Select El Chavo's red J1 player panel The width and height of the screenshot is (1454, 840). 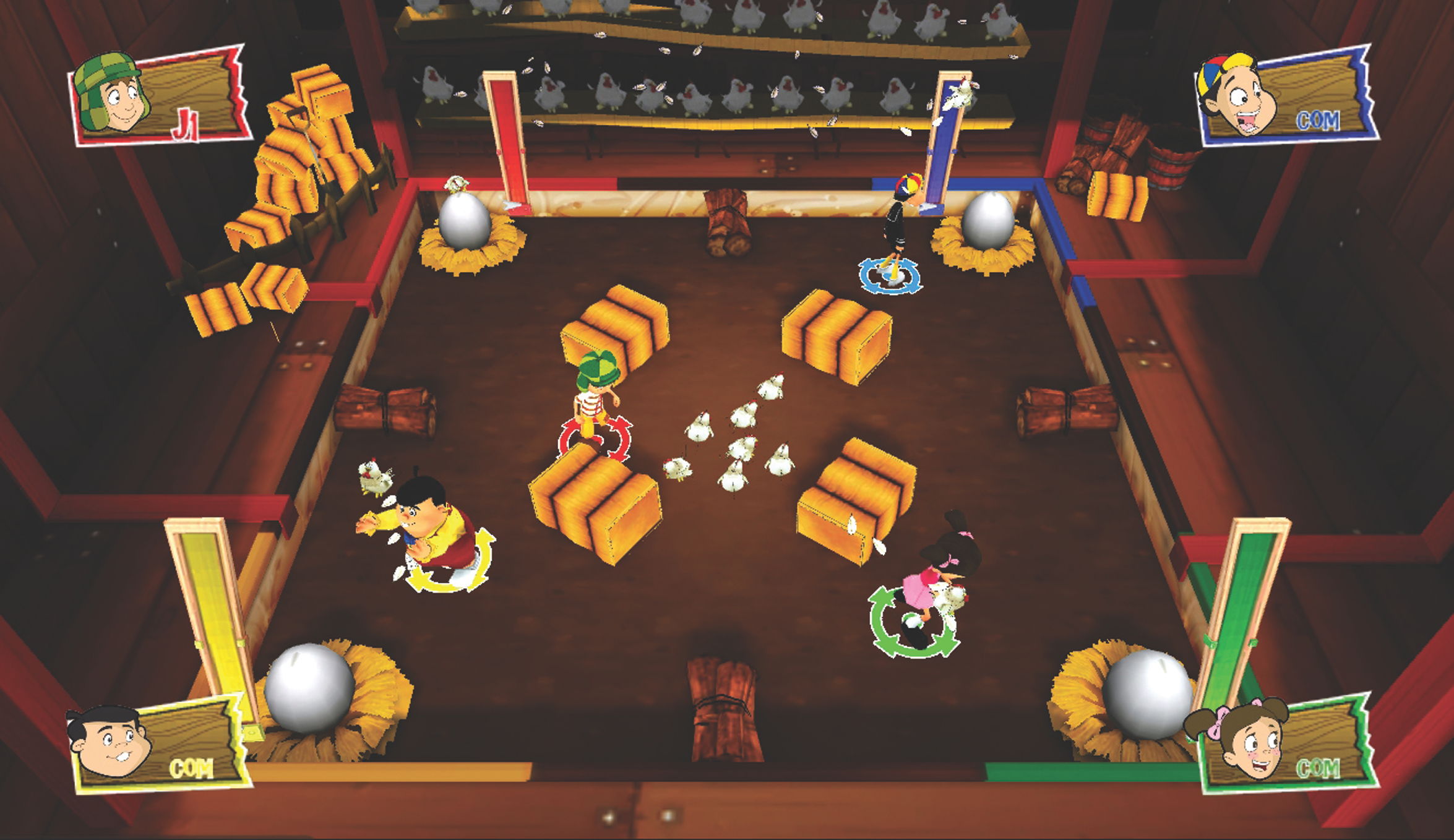(x=162, y=96)
